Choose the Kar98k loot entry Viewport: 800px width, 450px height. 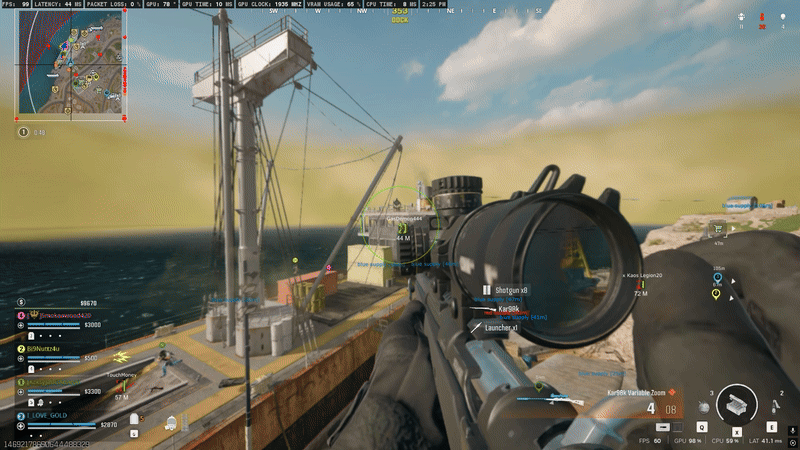coord(509,309)
